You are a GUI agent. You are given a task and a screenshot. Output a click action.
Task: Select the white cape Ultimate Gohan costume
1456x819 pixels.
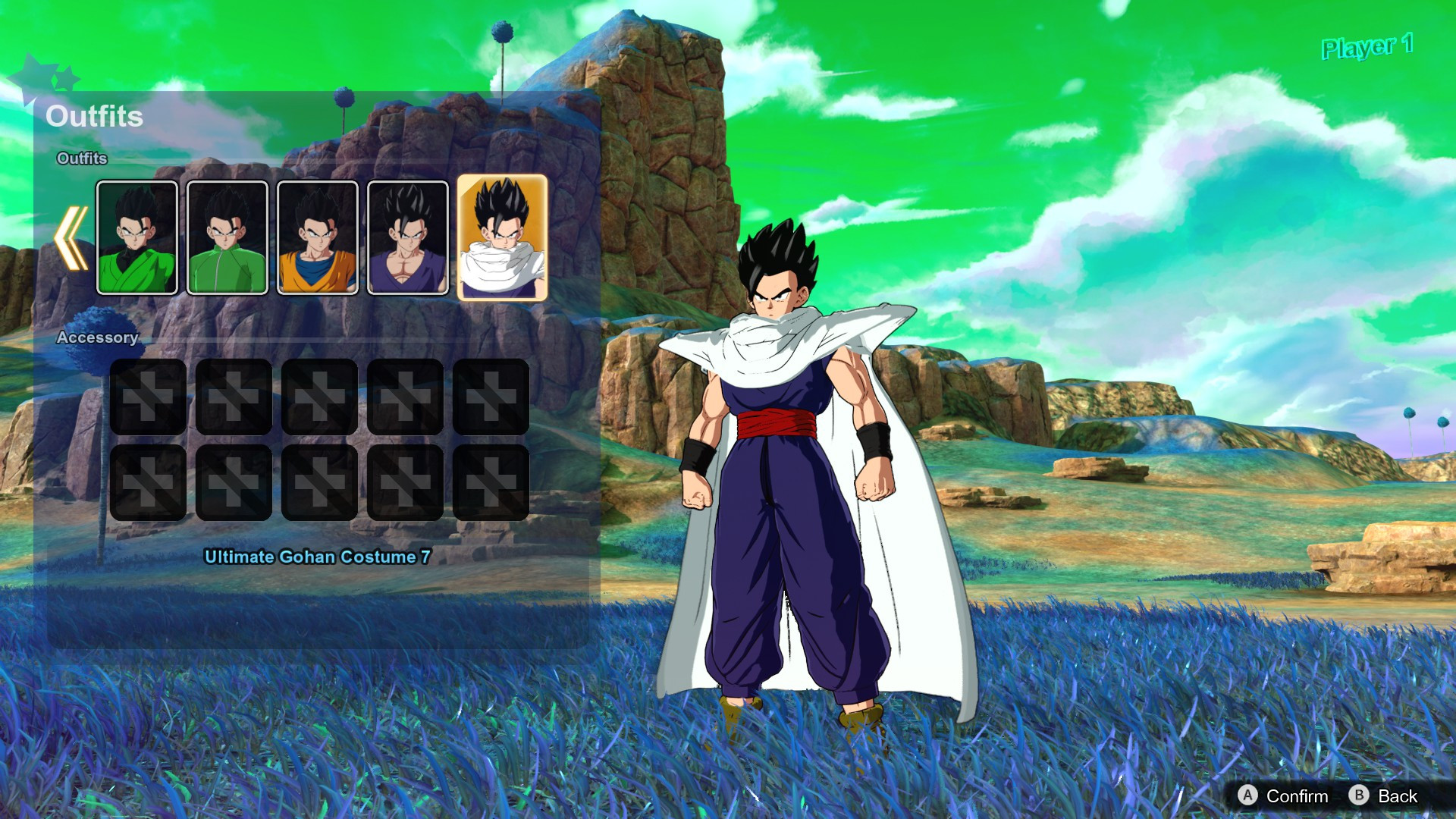499,237
